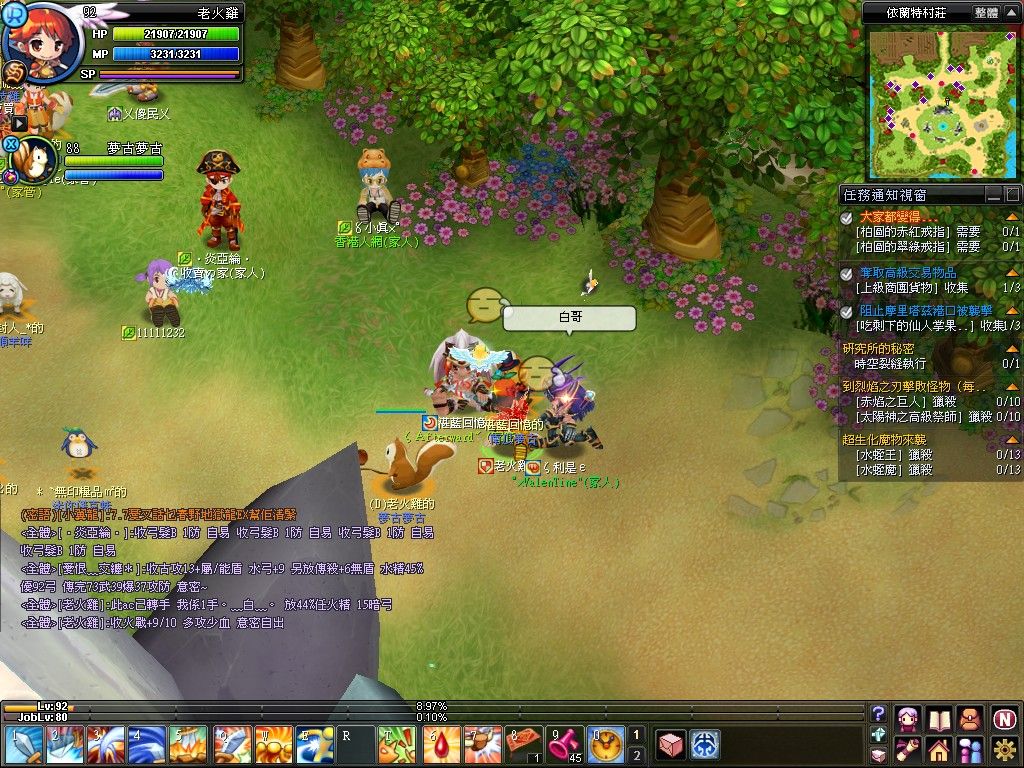Switch to hotbar page 2
The width and height of the screenshot is (1024, 768).
[x=636, y=755]
